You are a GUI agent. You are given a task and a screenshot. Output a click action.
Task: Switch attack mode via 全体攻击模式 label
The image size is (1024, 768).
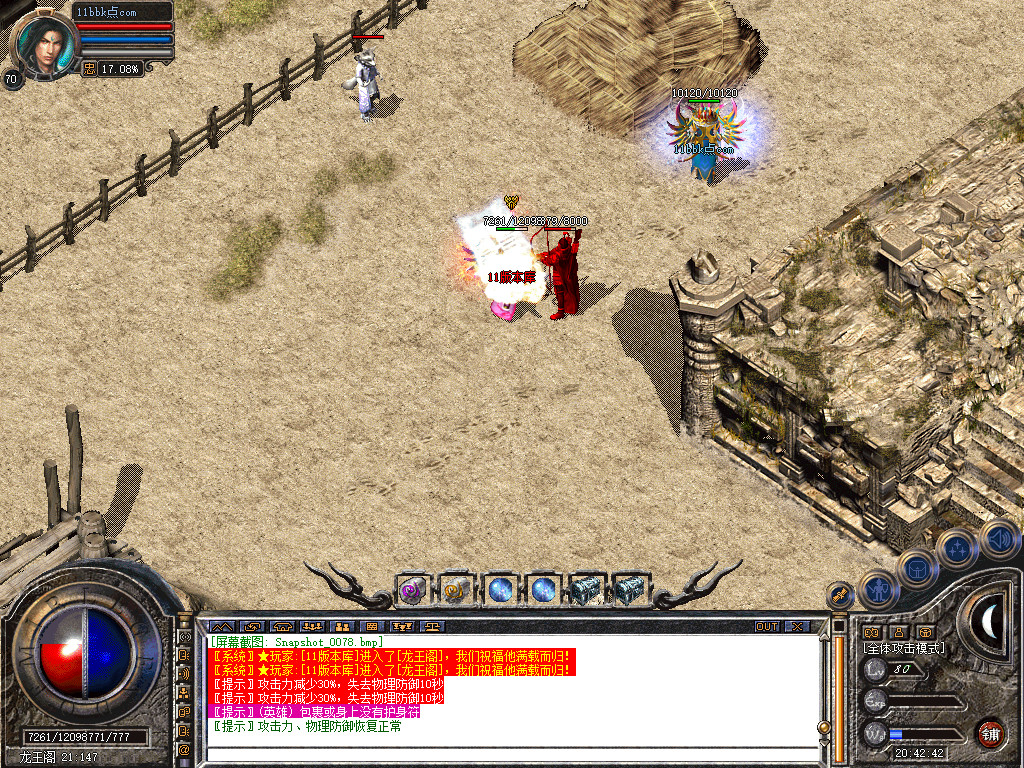[x=904, y=648]
